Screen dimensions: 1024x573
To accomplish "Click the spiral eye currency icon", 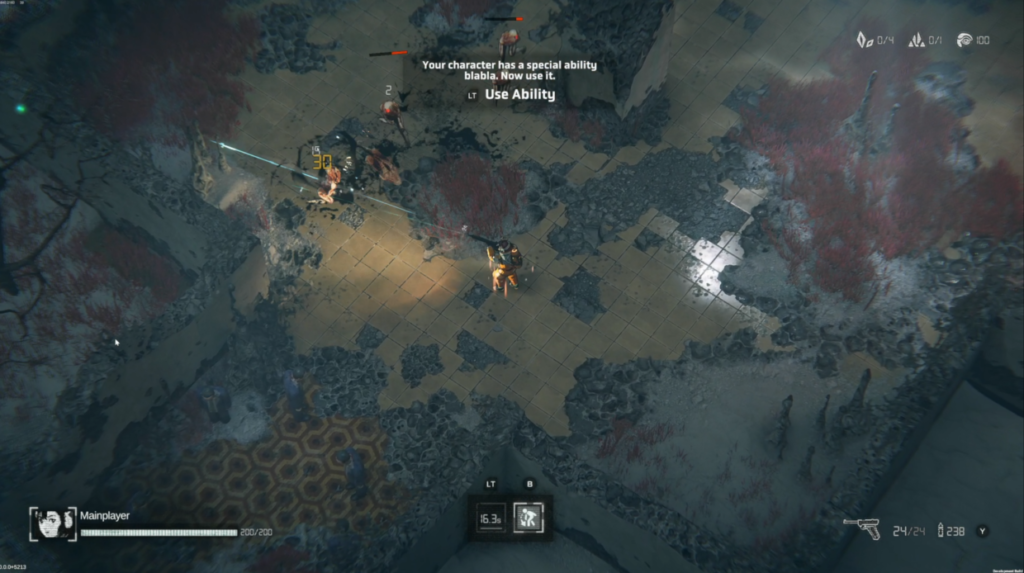I will point(964,40).
